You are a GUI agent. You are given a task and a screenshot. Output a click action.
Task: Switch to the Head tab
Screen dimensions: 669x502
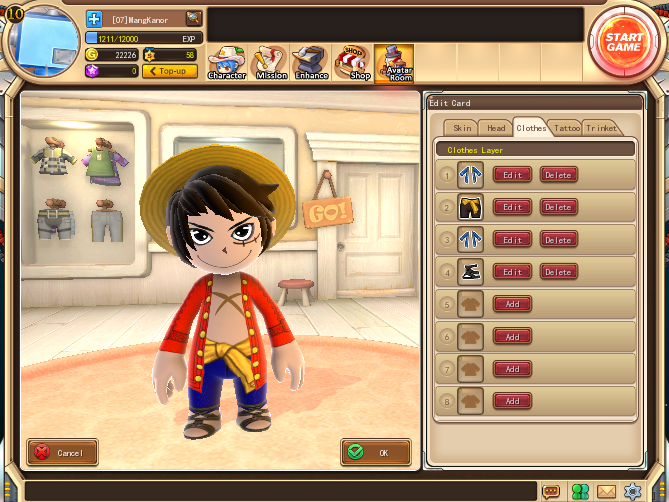click(x=496, y=128)
